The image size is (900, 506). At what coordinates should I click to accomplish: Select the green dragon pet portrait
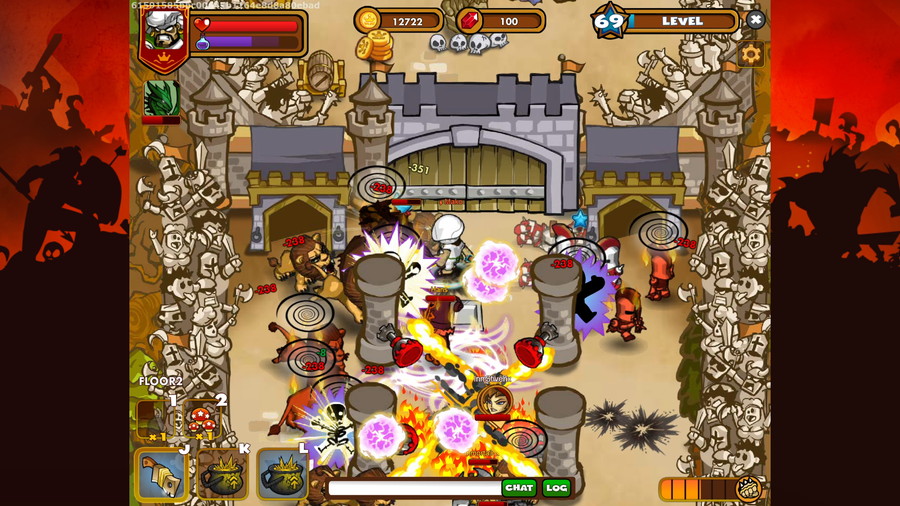point(161,98)
